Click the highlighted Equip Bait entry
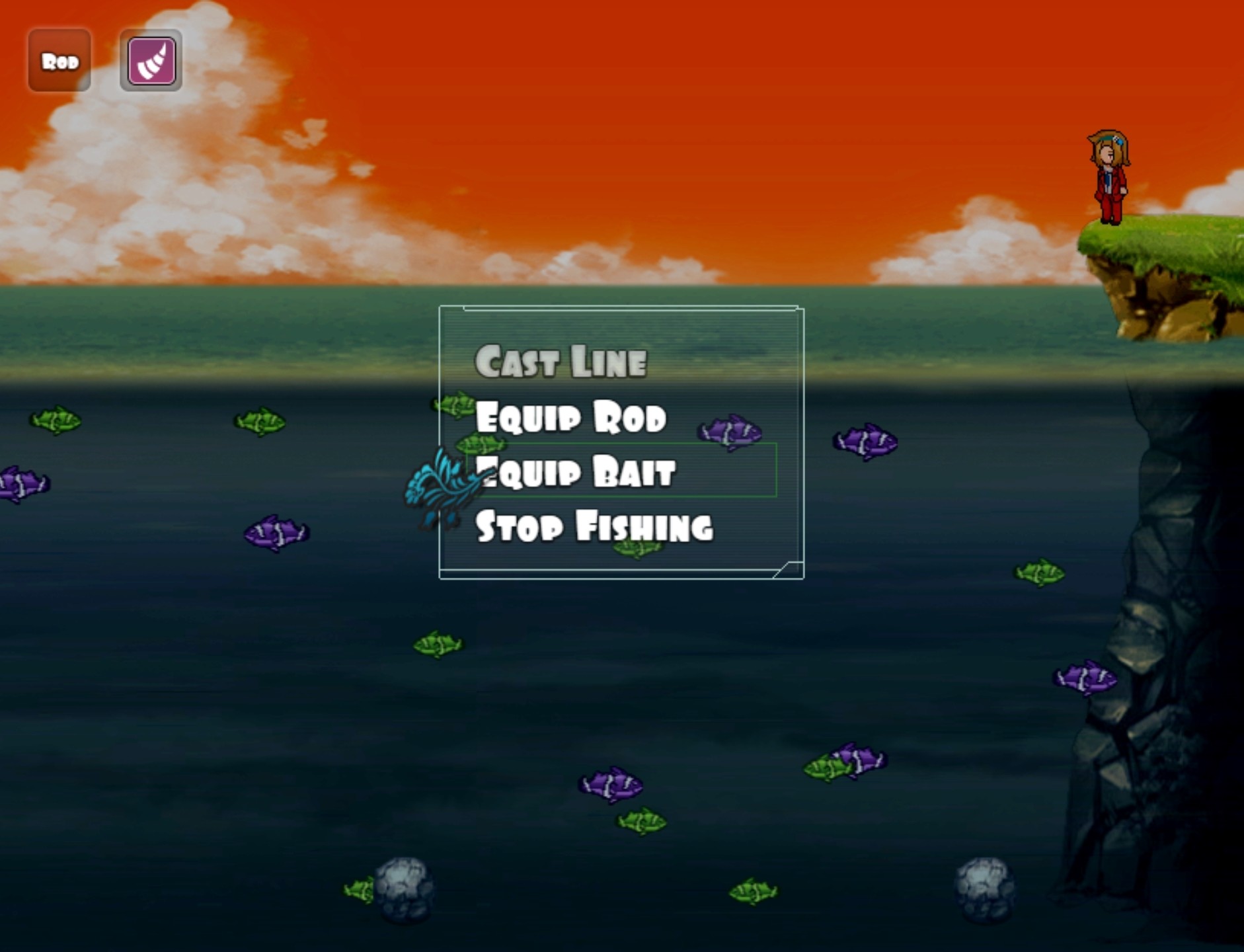This screenshot has width=1244, height=952. tap(576, 473)
